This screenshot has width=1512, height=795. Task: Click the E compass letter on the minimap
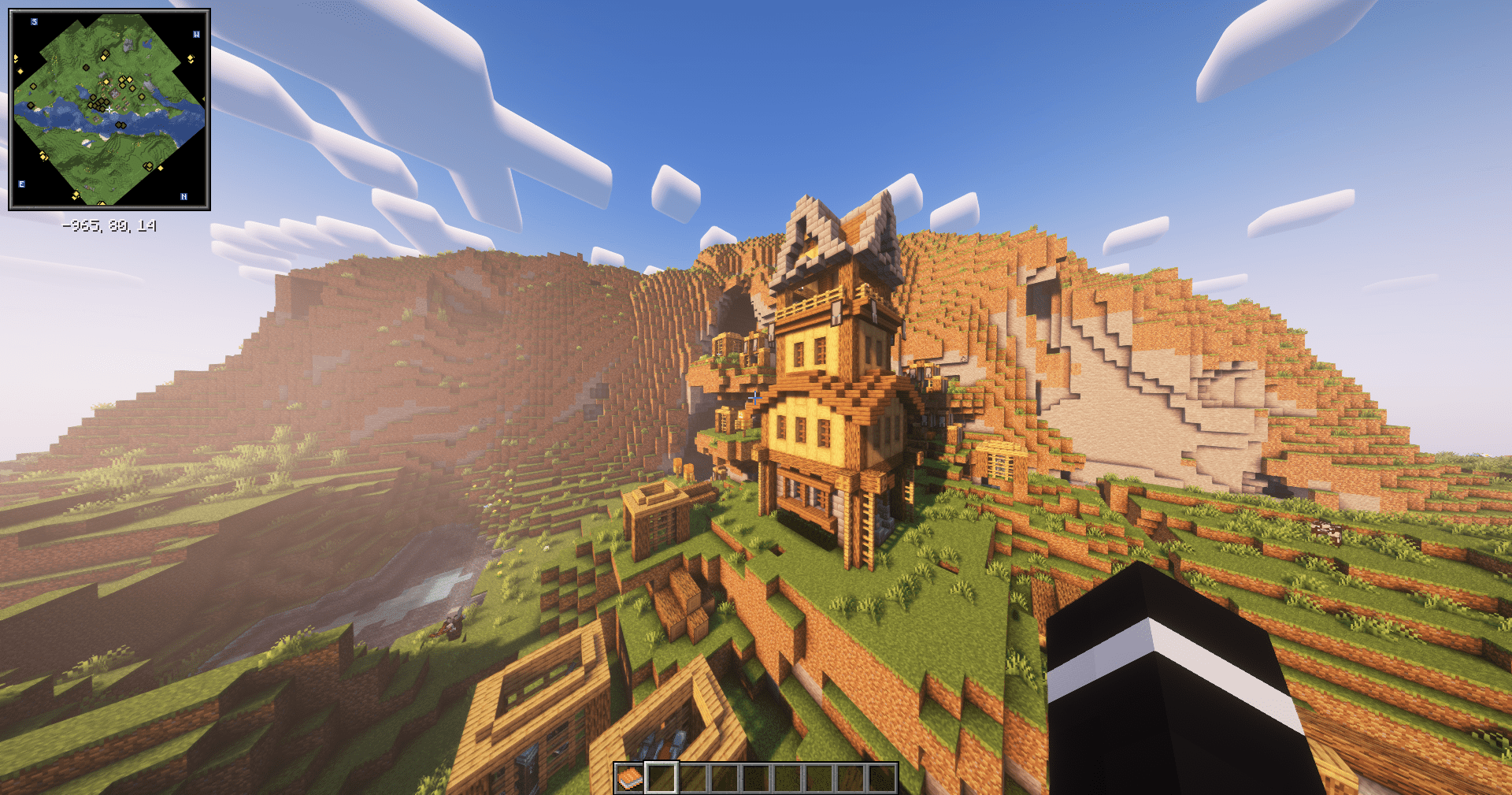[x=21, y=184]
